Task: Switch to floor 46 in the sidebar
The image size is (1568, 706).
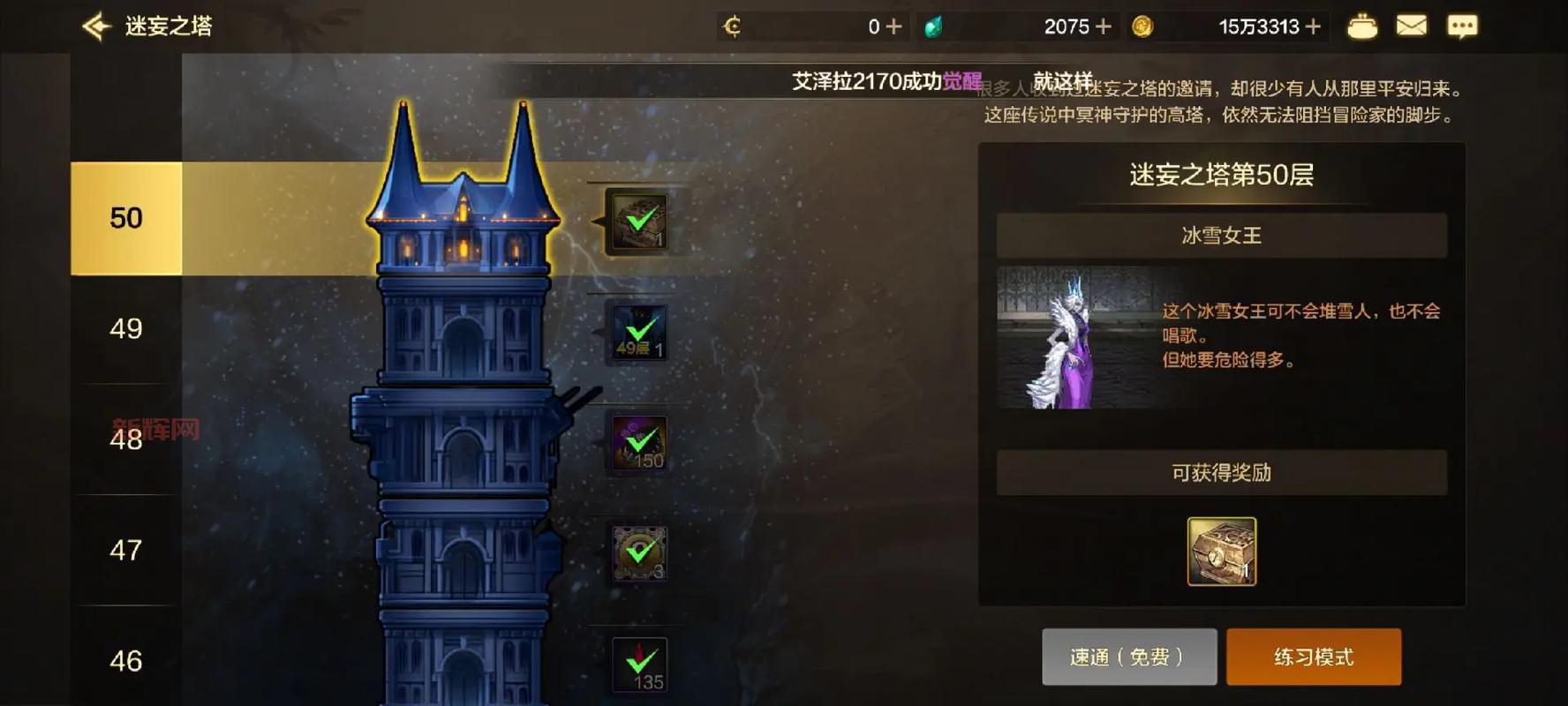Action: (x=124, y=660)
